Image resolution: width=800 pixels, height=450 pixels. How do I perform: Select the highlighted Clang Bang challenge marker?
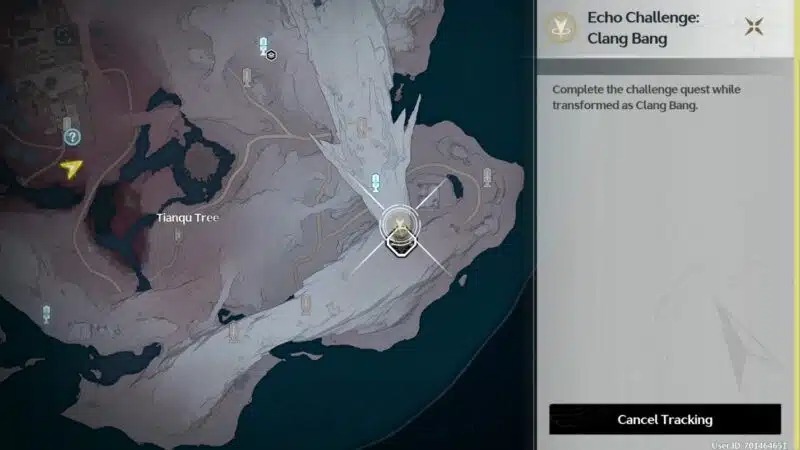tap(400, 230)
